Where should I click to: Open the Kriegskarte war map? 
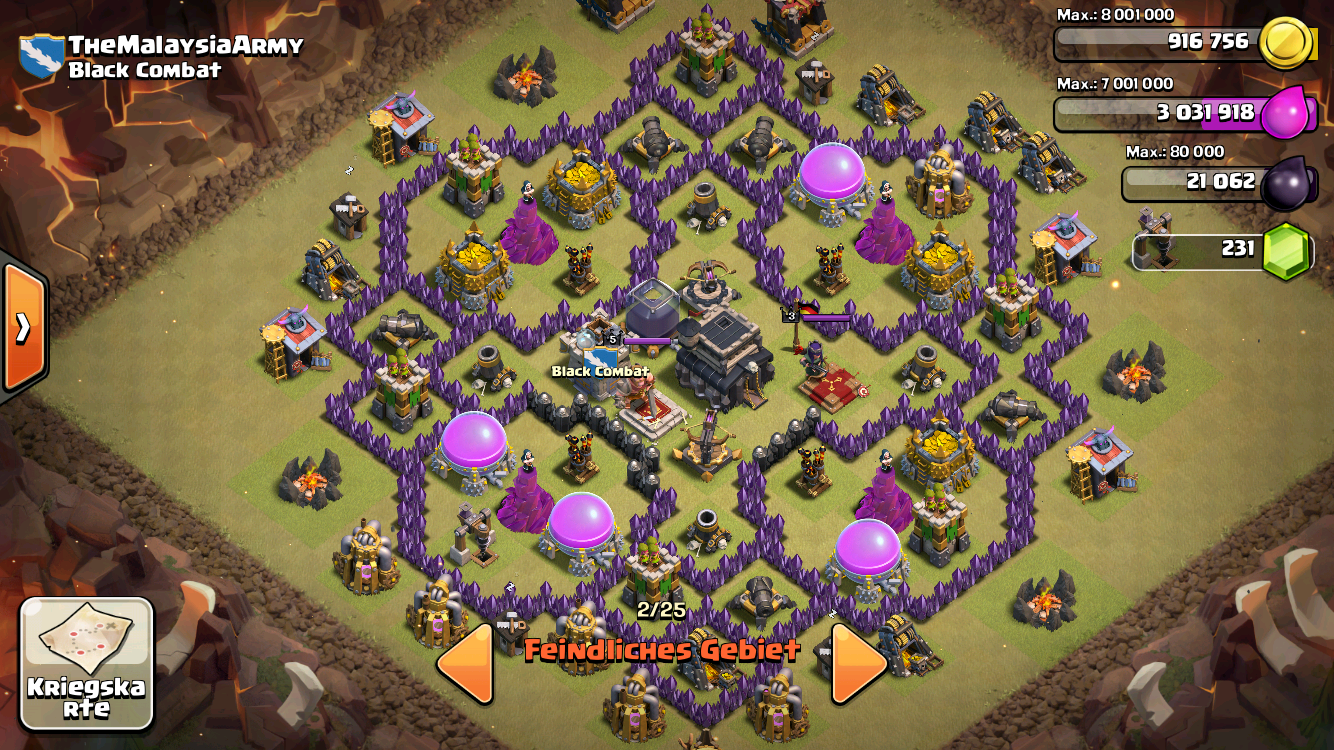(x=86, y=663)
